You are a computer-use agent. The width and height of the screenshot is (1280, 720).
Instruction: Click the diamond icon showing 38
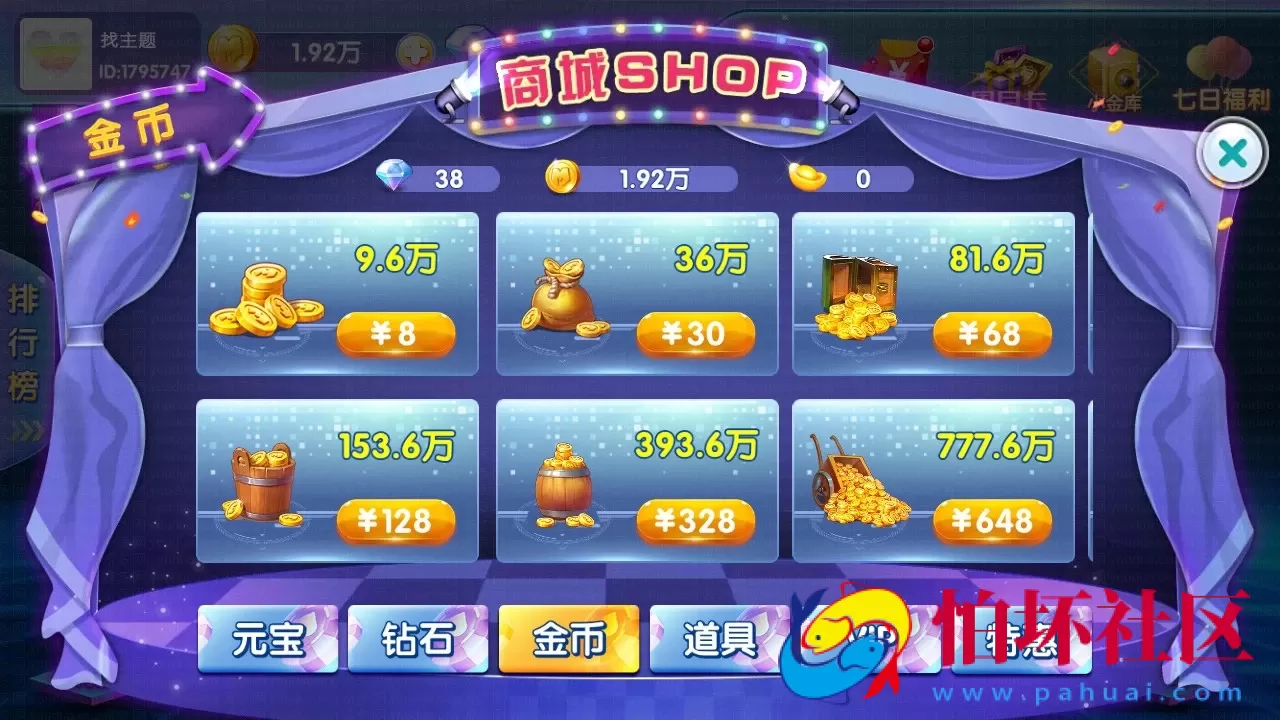click(x=395, y=176)
